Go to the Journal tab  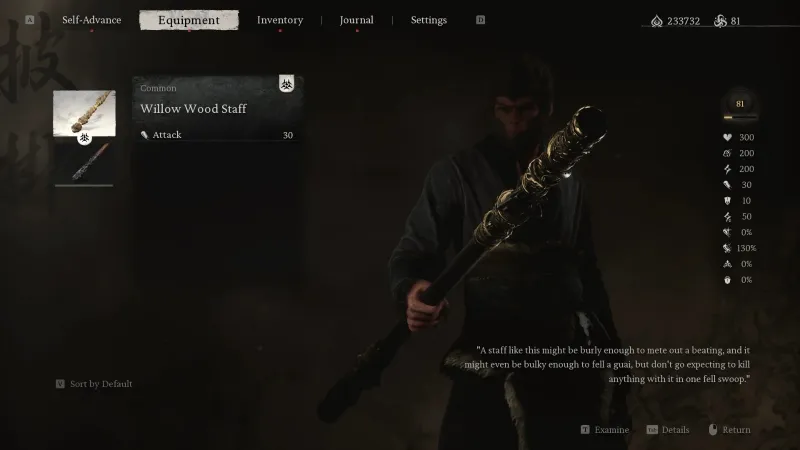click(356, 20)
